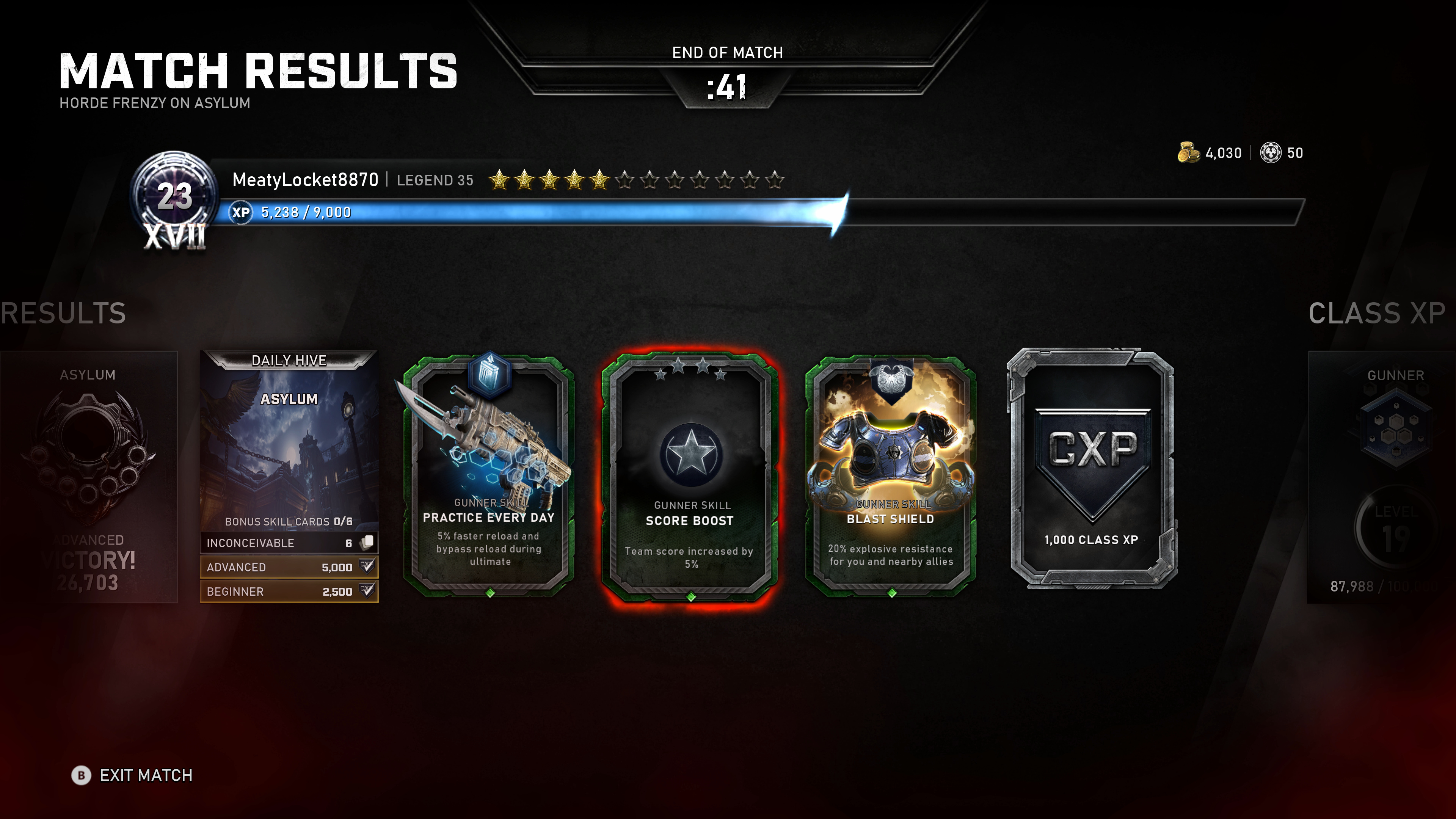Show the Asylum victory results panel

click(x=88, y=476)
